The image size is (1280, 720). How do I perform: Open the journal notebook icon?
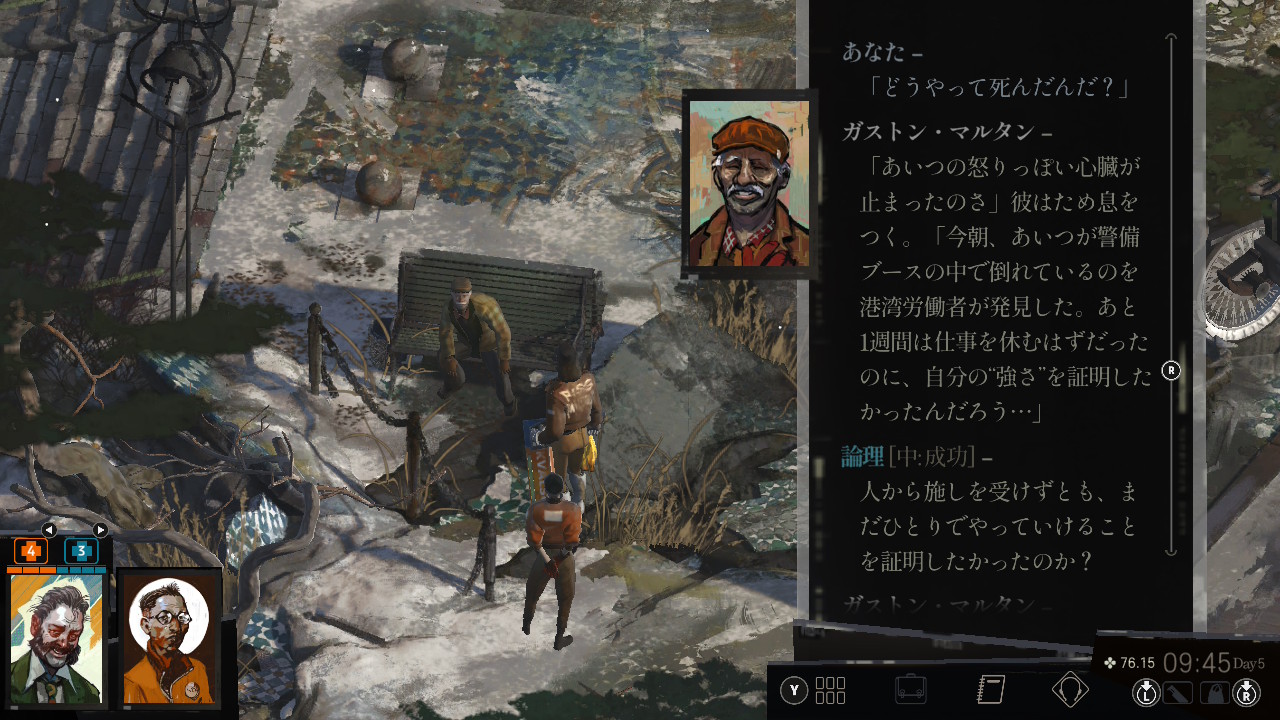[990, 690]
